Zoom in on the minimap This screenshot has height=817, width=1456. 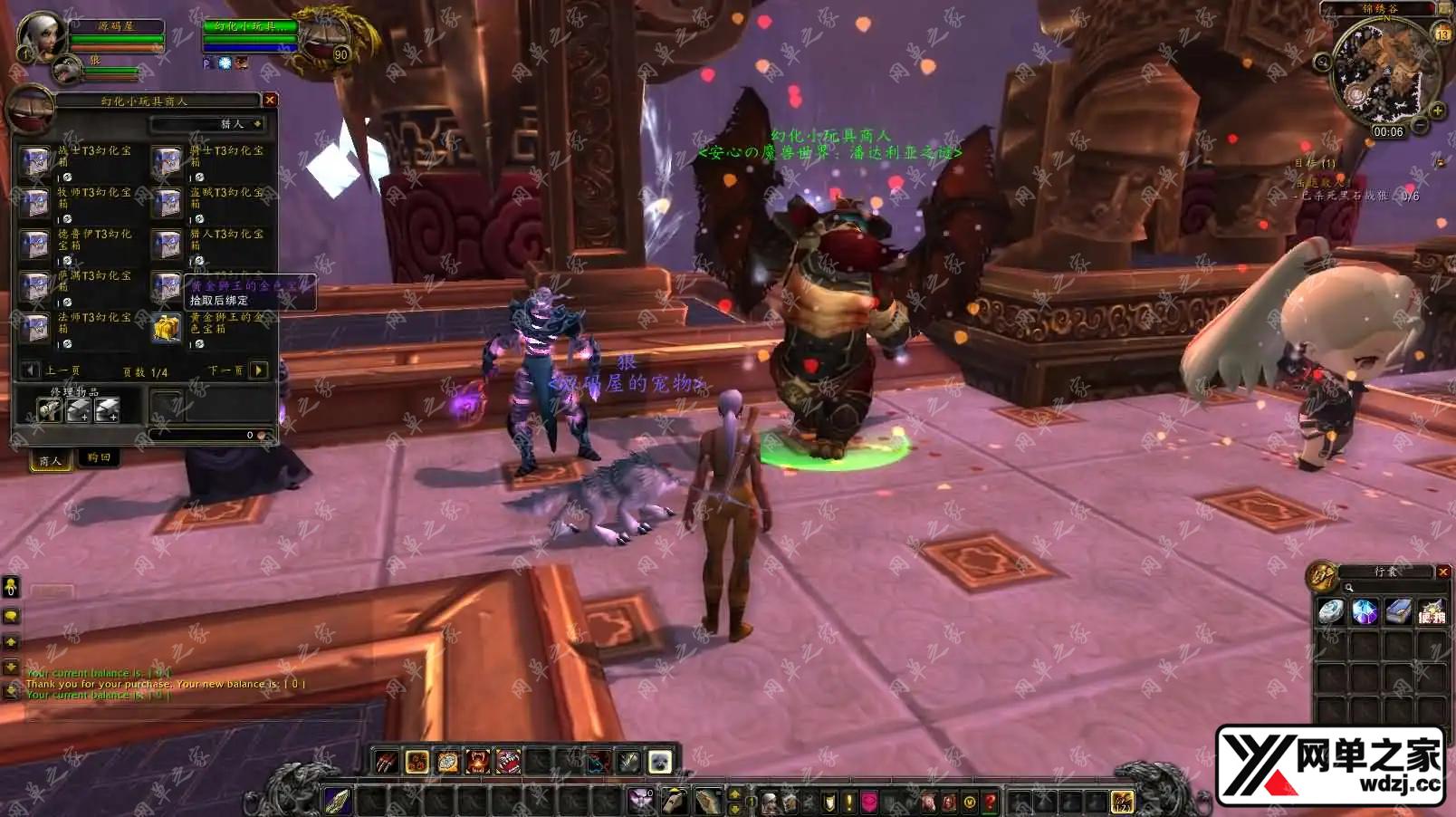coord(1437,111)
